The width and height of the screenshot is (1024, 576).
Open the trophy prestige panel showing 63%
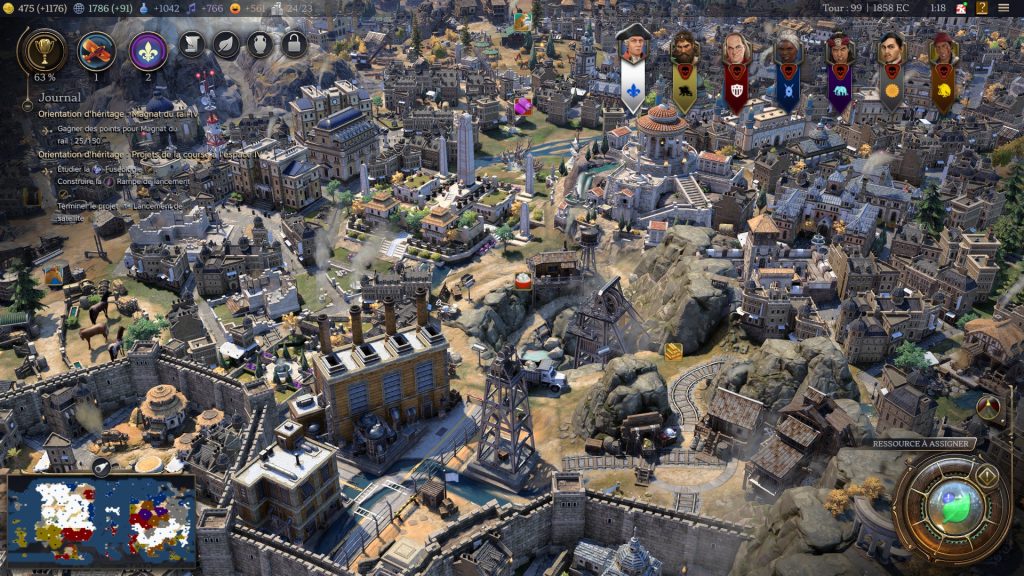point(44,48)
